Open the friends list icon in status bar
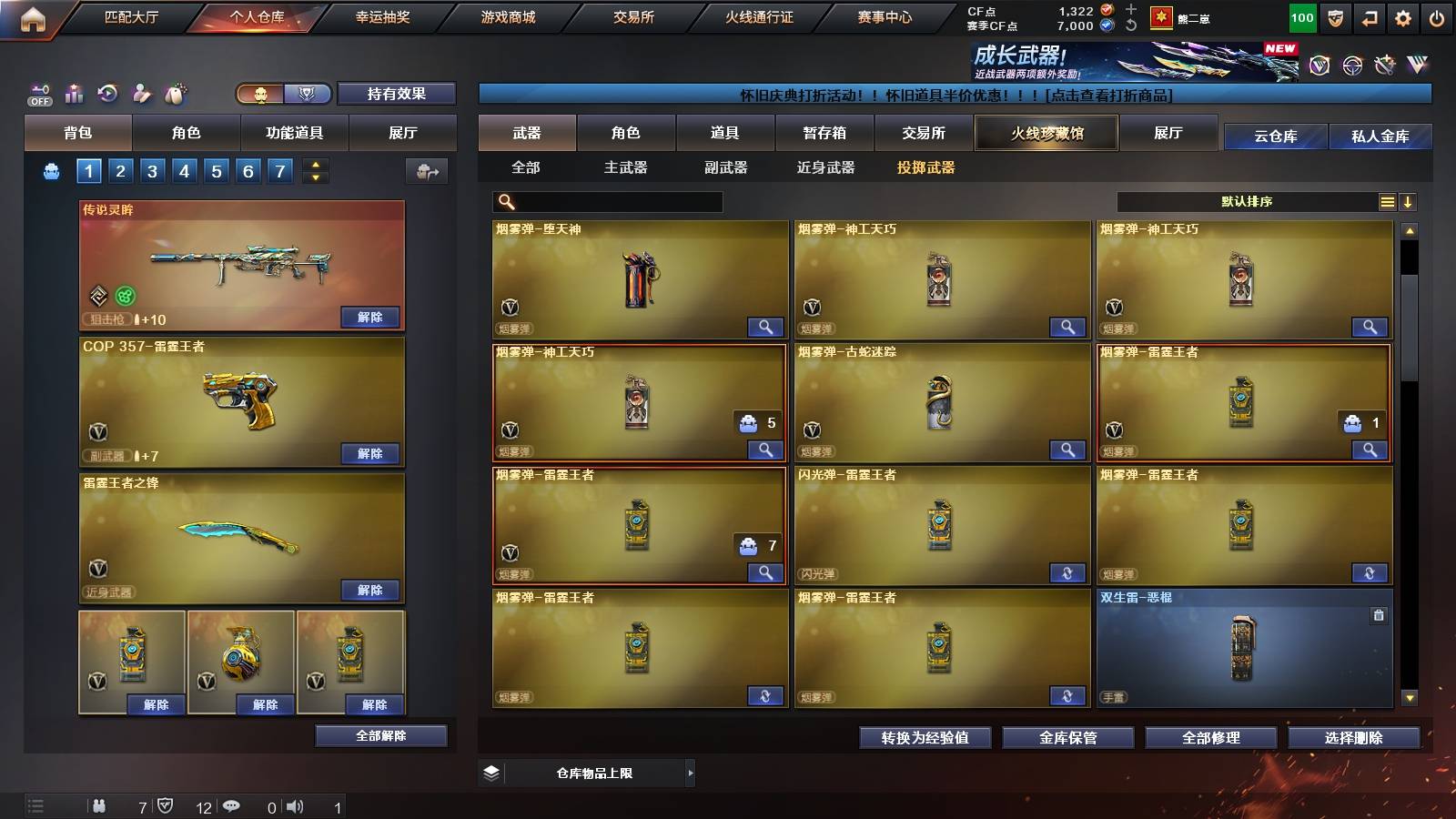The image size is (1456, 819). coord(100,805)
